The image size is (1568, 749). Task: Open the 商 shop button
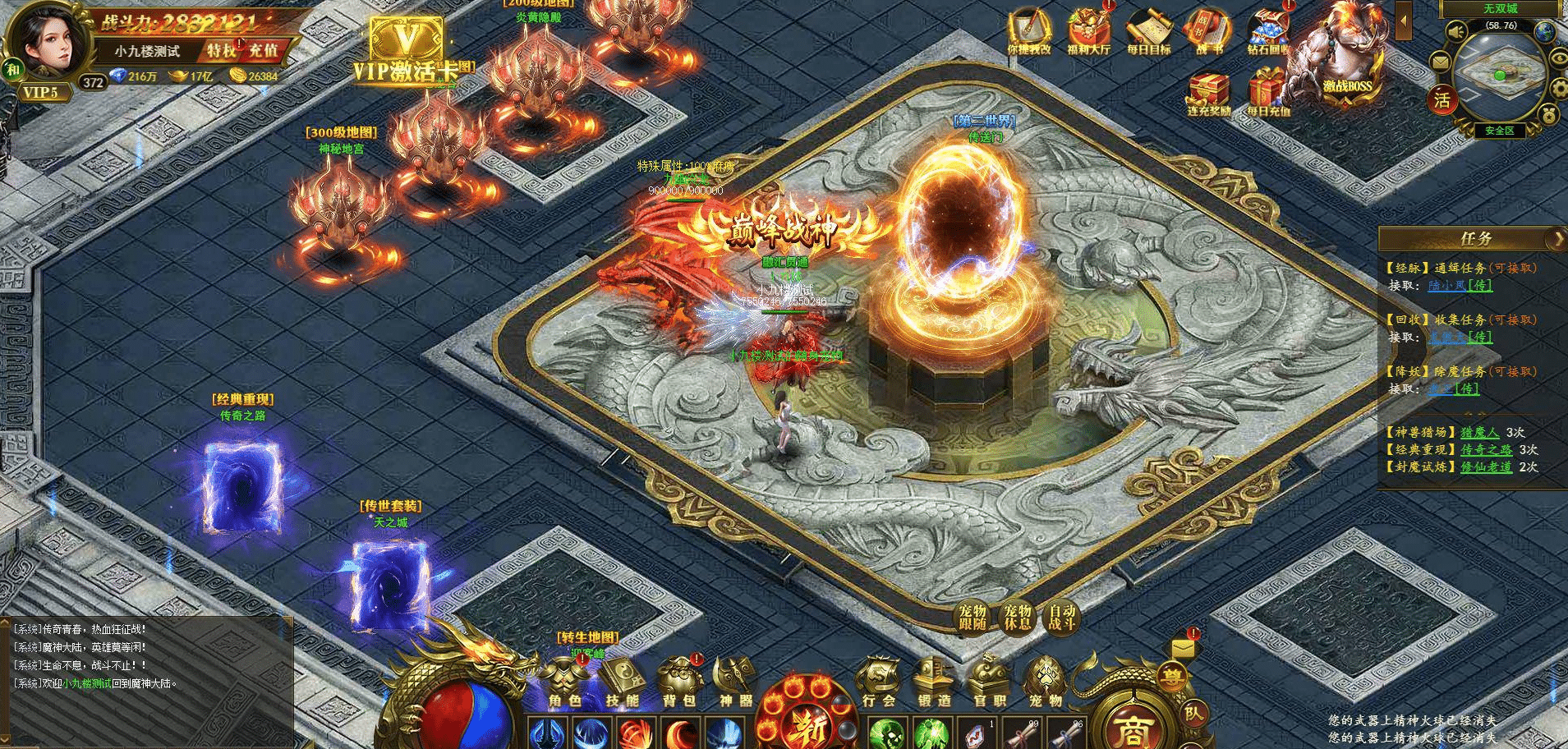(x=1132, y=728)
